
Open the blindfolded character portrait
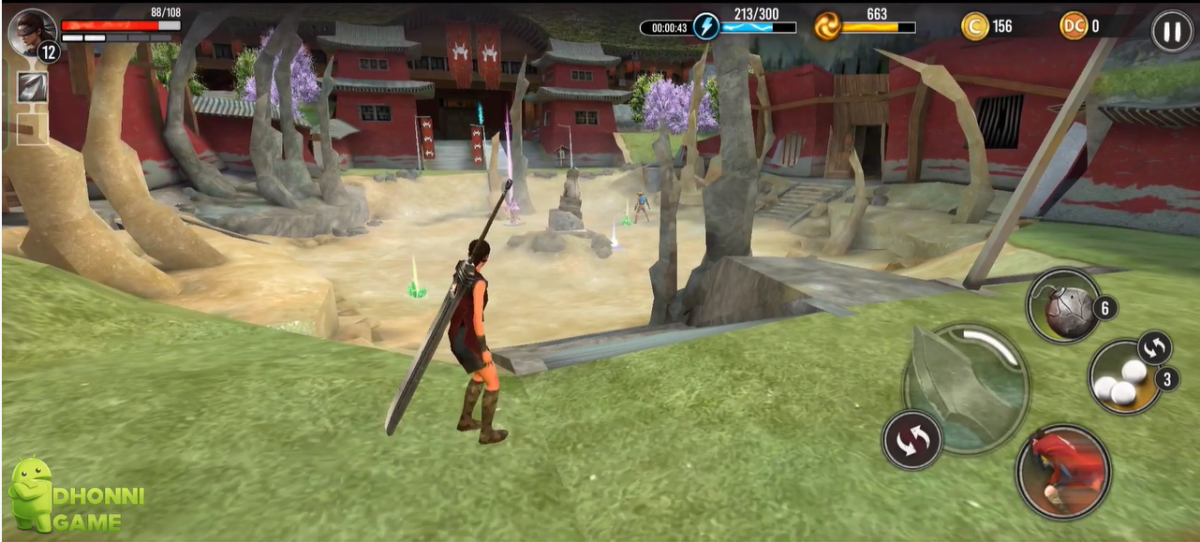(x=31, y=31)
